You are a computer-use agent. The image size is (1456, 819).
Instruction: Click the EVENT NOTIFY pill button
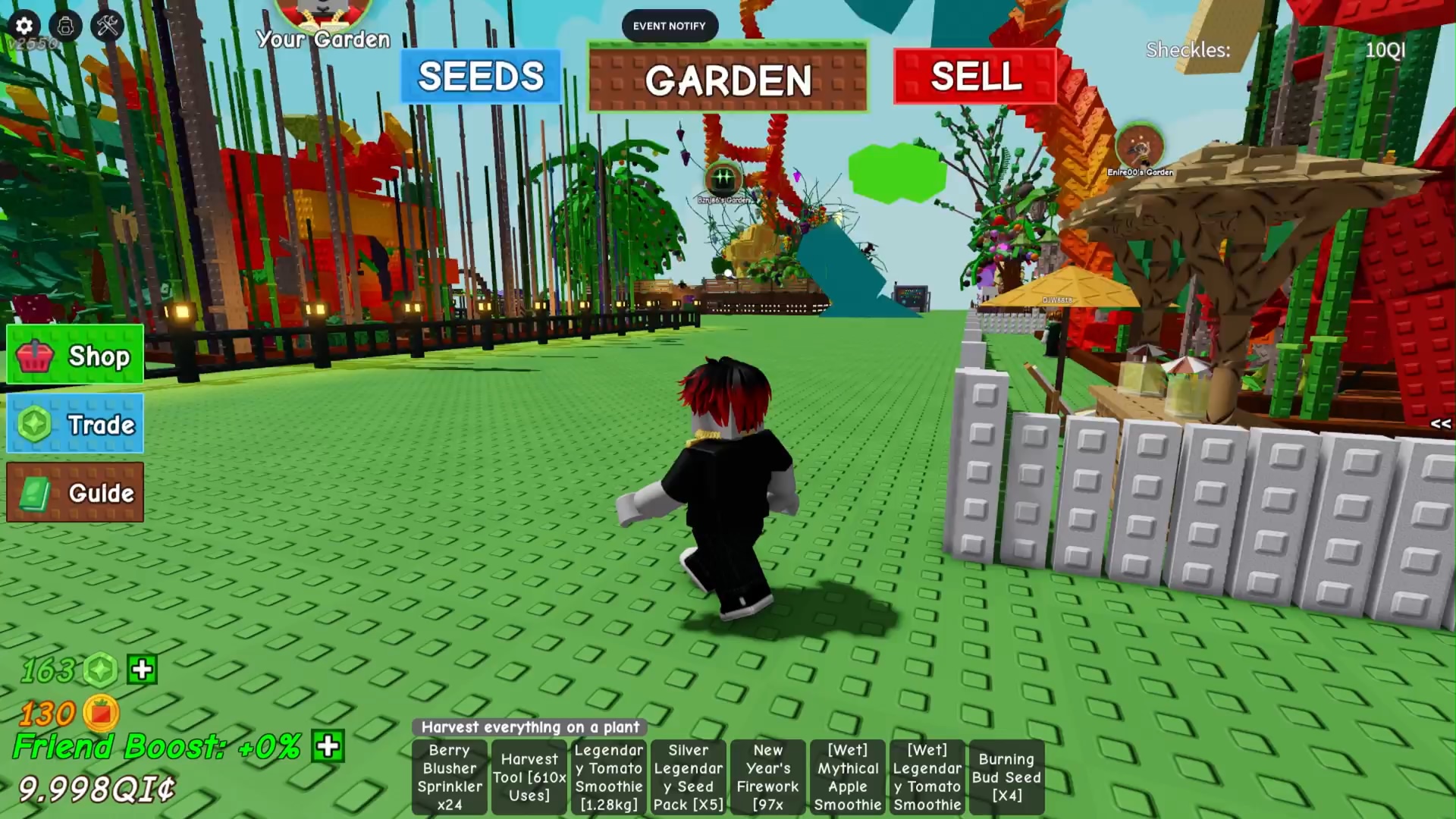point(669,26)
